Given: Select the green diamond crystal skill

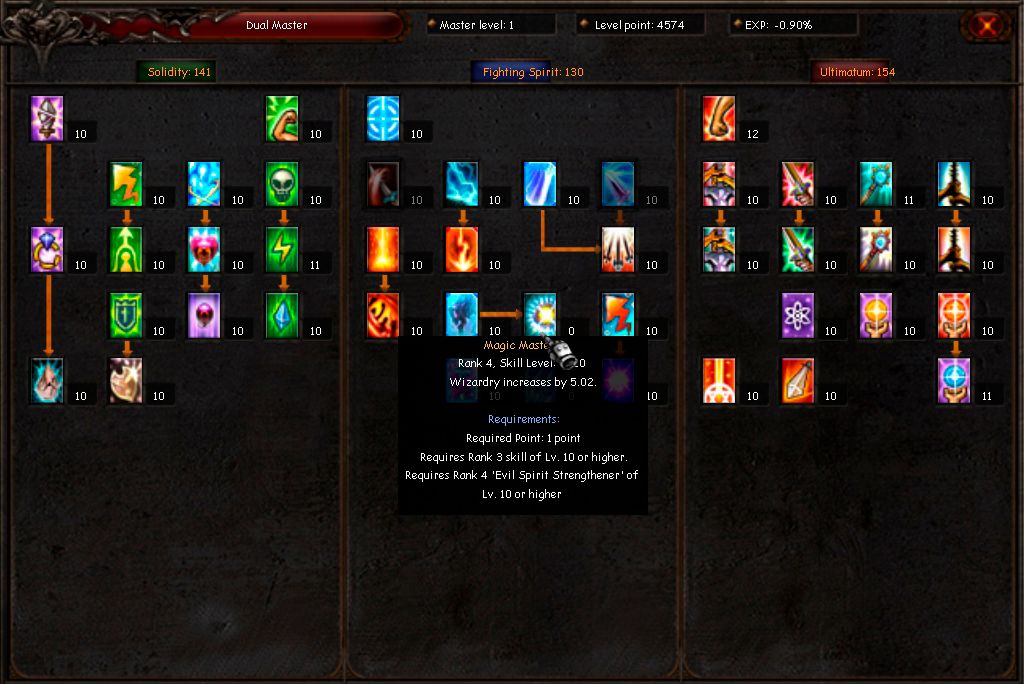Looking at the screenshot, I should point(284,316).
